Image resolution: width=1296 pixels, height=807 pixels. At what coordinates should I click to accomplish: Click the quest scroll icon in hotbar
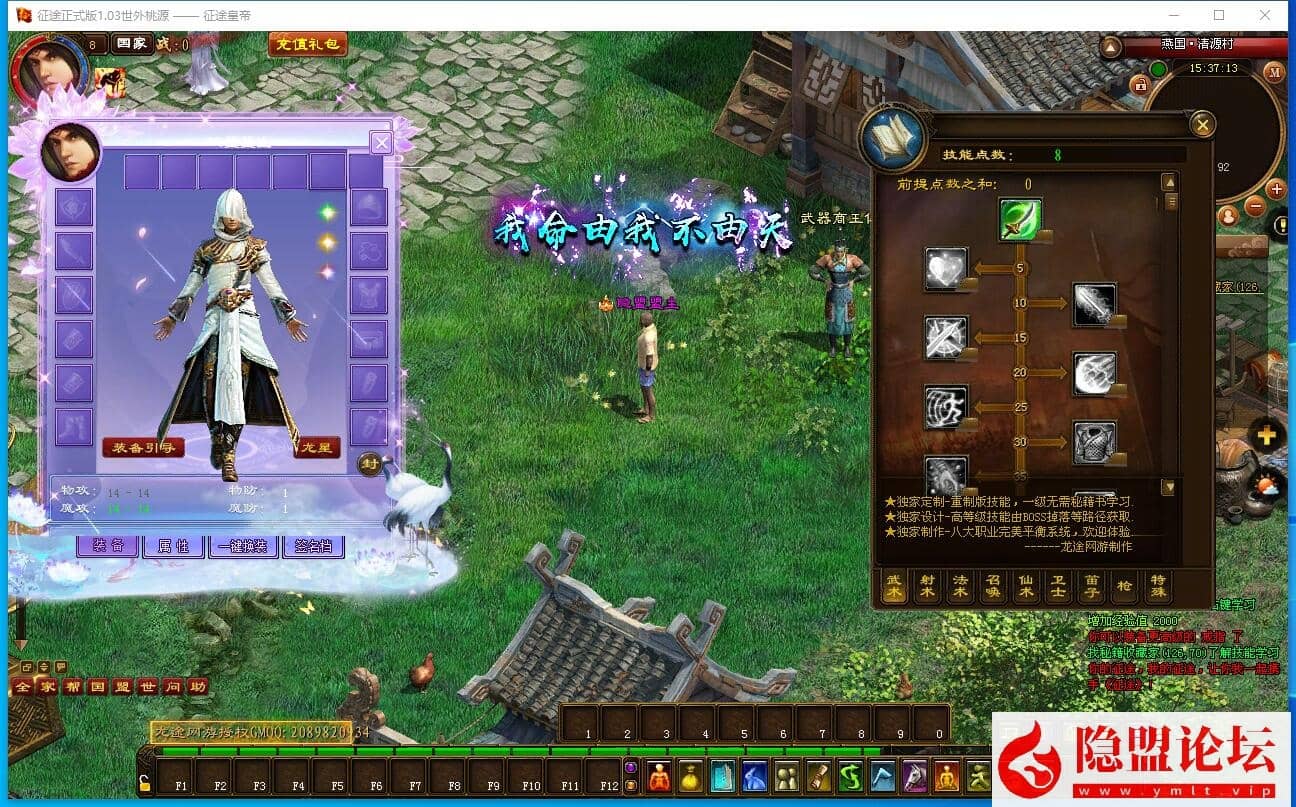tap(820, 779)
